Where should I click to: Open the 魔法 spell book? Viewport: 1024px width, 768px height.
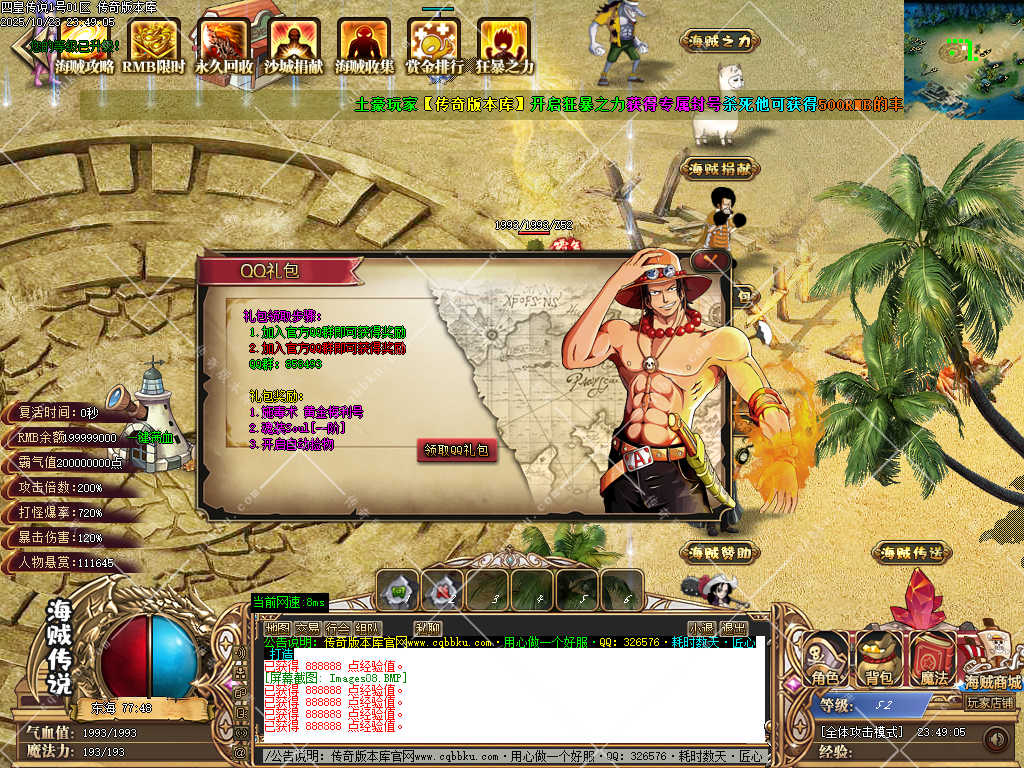click(x=933, y=660)
